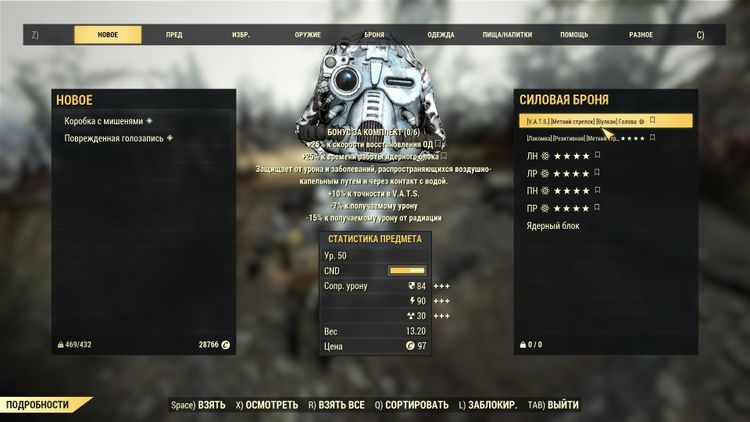Choose the ПН four-star armor piece
Viewport: 750px width, 422px height.
click(565, 190)
